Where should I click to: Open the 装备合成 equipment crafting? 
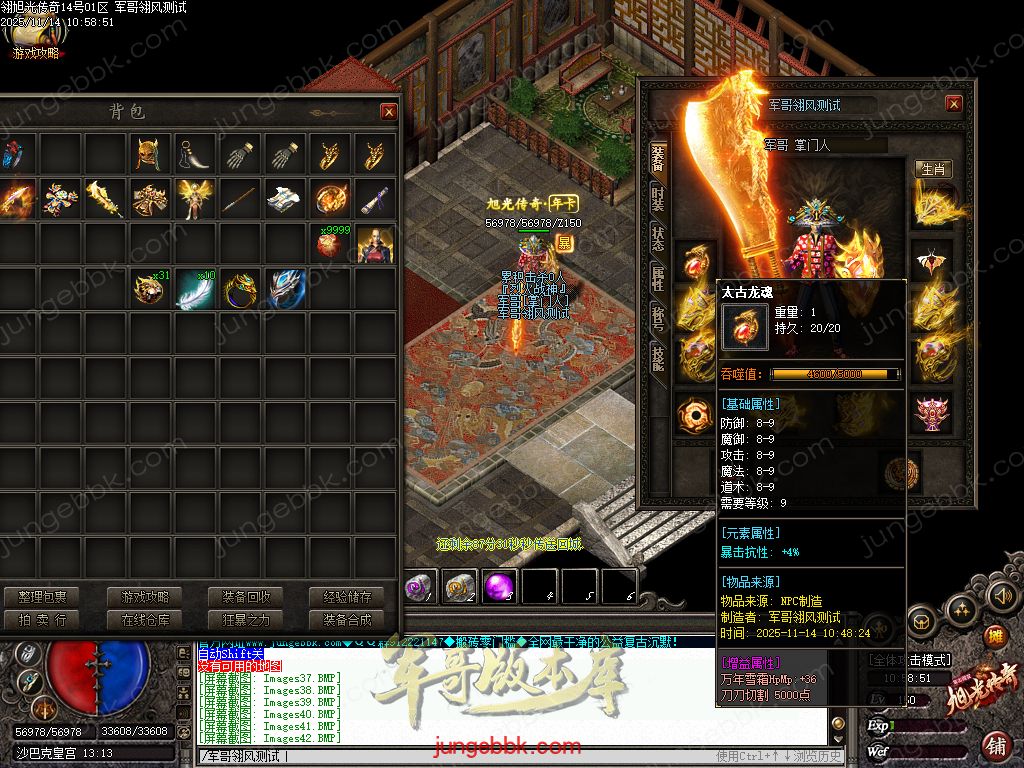point(347,620)
